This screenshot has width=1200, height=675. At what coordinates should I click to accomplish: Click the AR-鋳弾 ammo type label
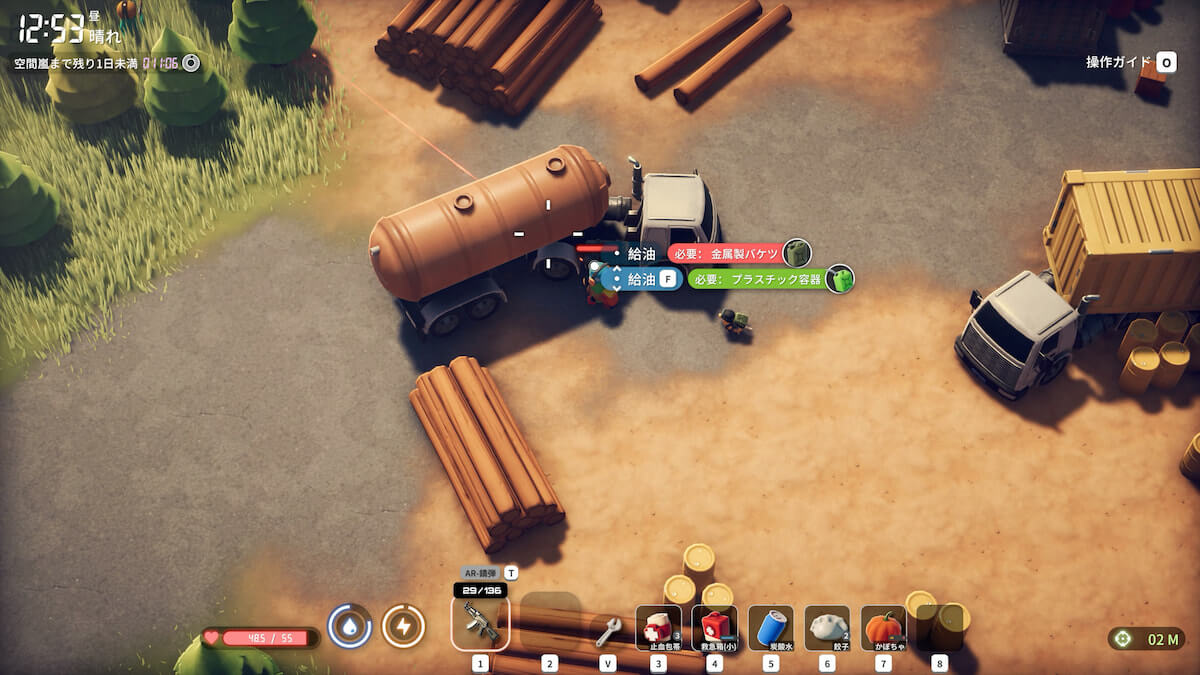pyautogui.click(x=480, y=574)
